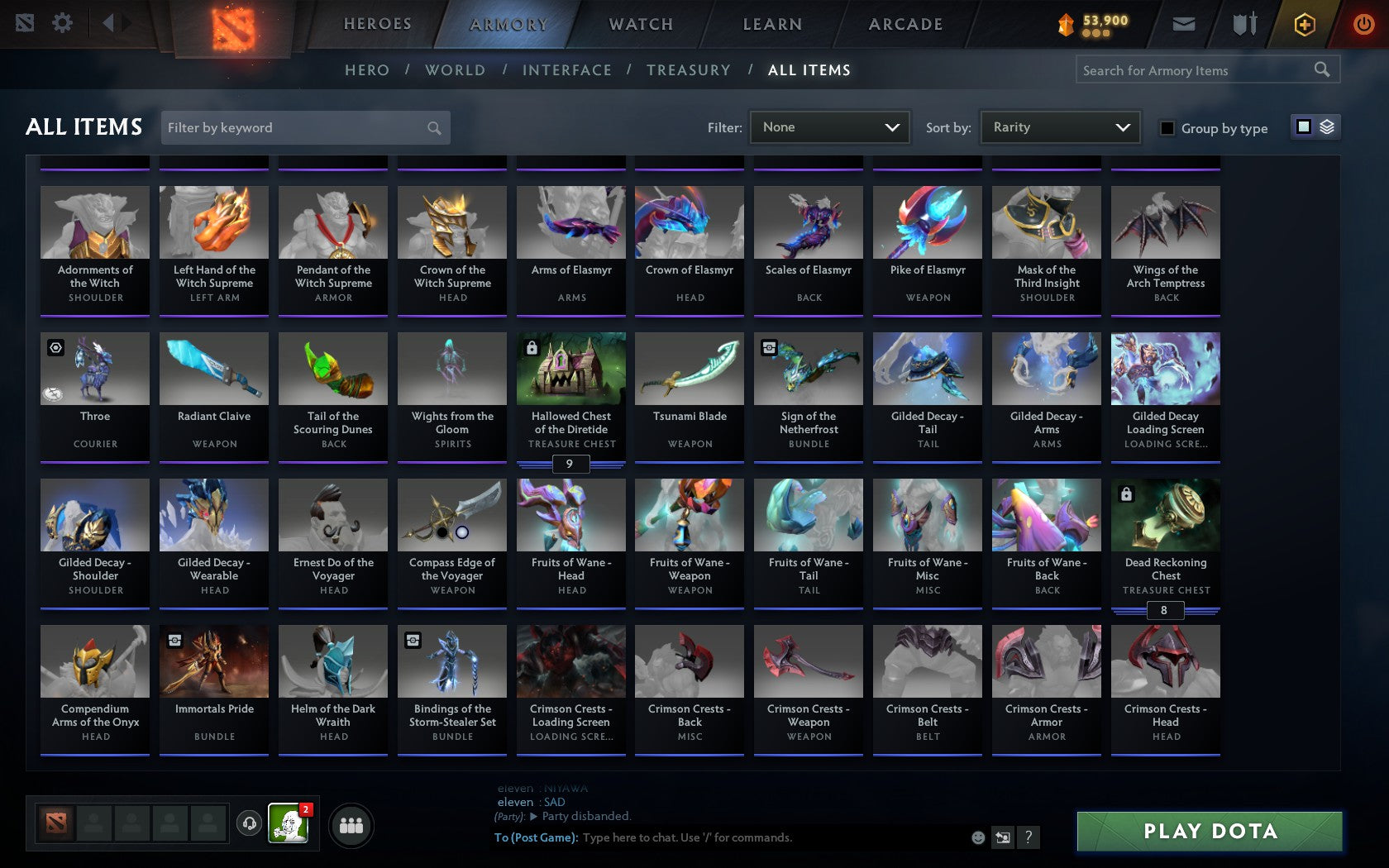Switch to the TREASURY tab
The height and width of the screenshot is (868, 1389).
(x=689, y=70)
